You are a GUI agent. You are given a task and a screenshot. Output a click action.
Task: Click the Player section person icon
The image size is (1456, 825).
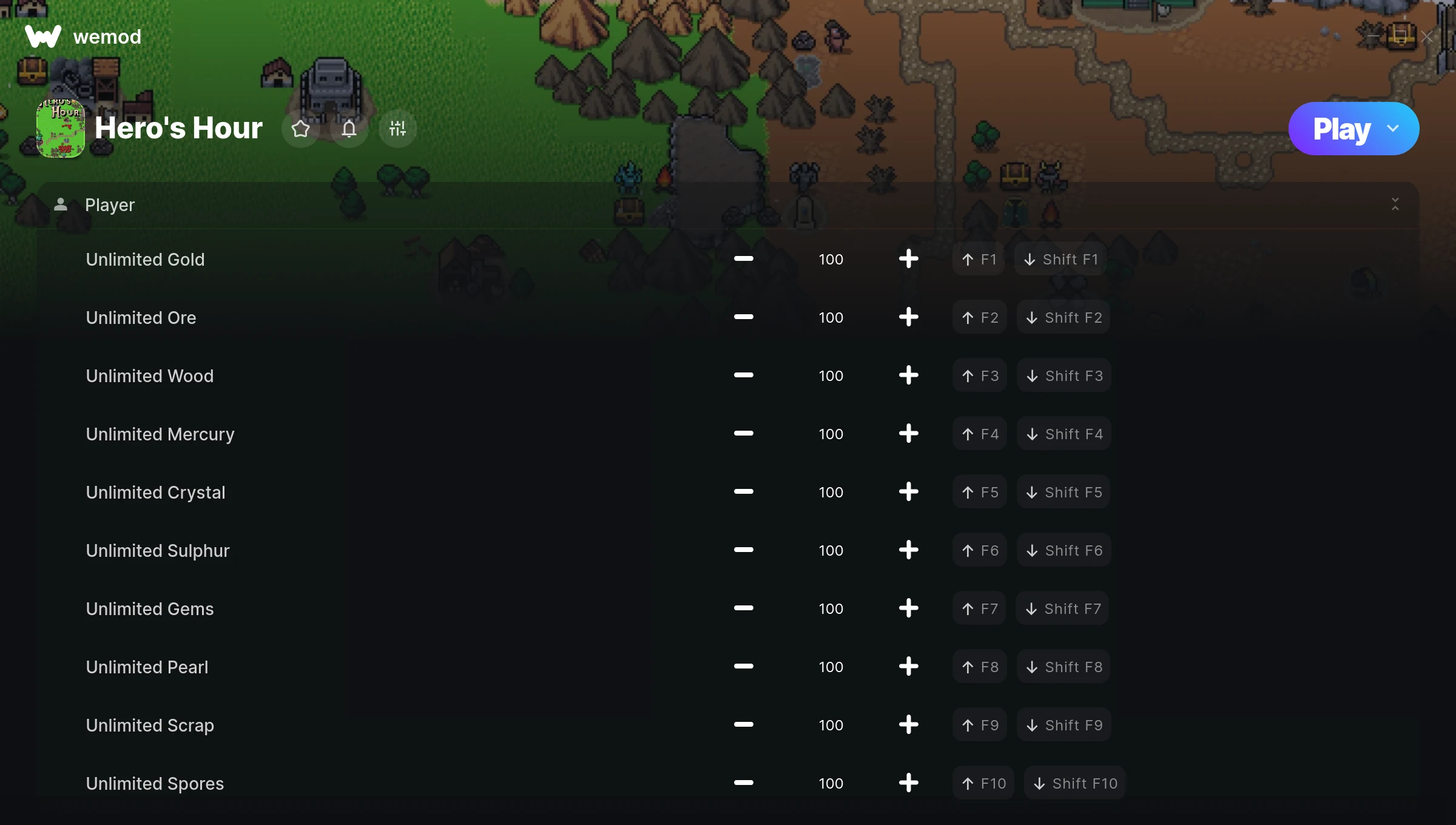point(60,204)
